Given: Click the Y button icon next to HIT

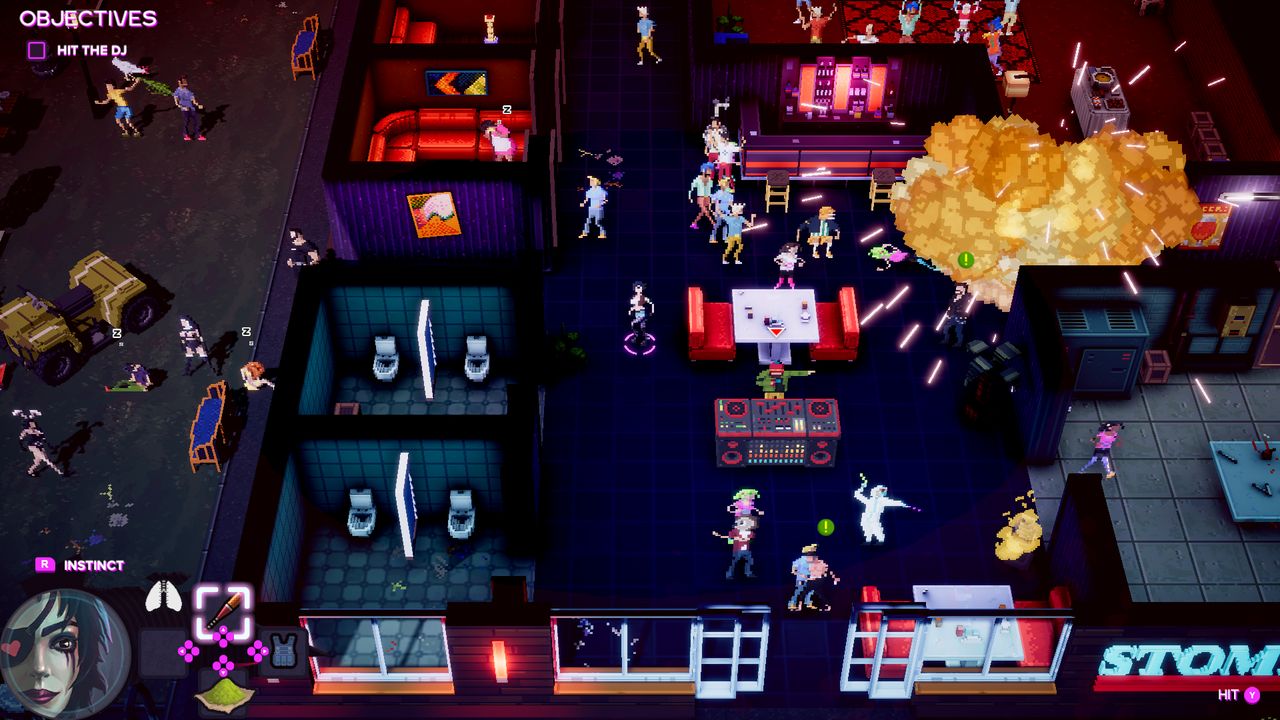Looking at the screenshot, I should pos(1251,695).
